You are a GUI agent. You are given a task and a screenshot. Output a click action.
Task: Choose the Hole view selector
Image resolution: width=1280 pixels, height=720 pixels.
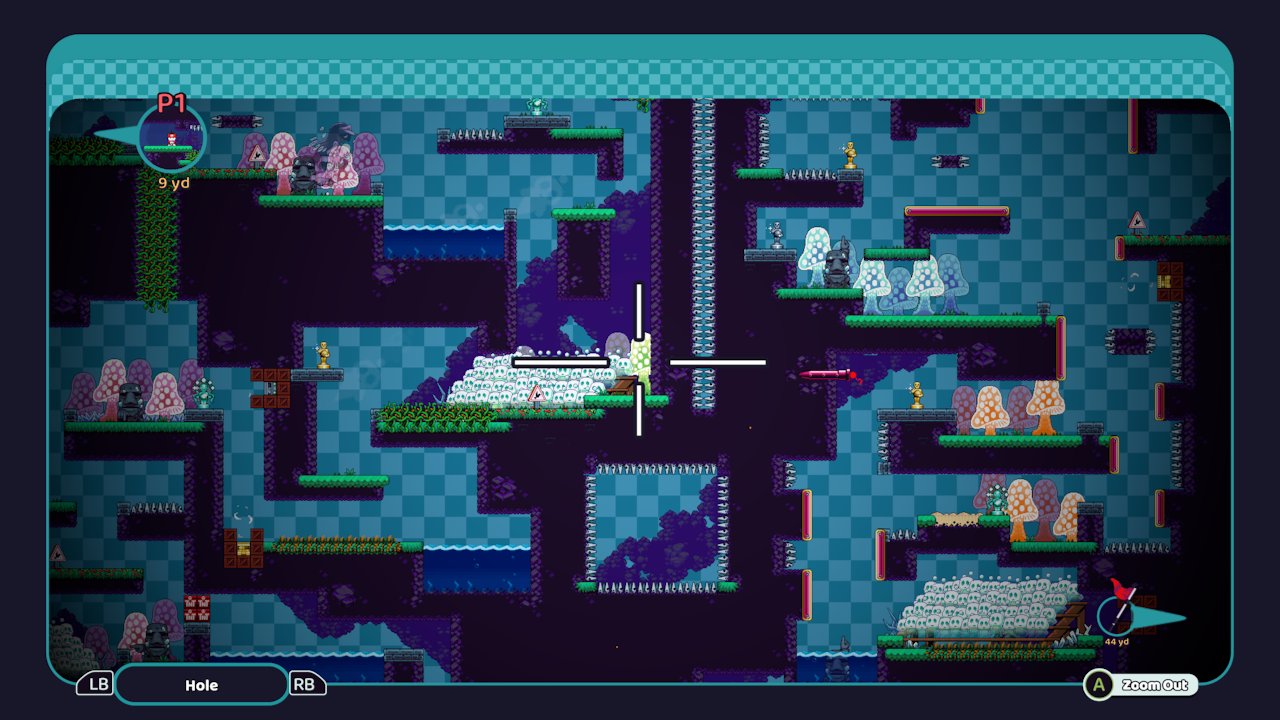point(201,685)
